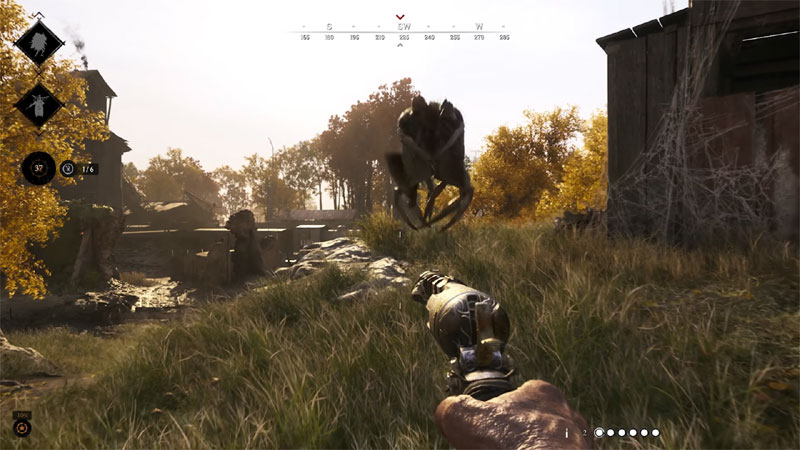Select the upper diamond bounty target icon

point(39,43)
